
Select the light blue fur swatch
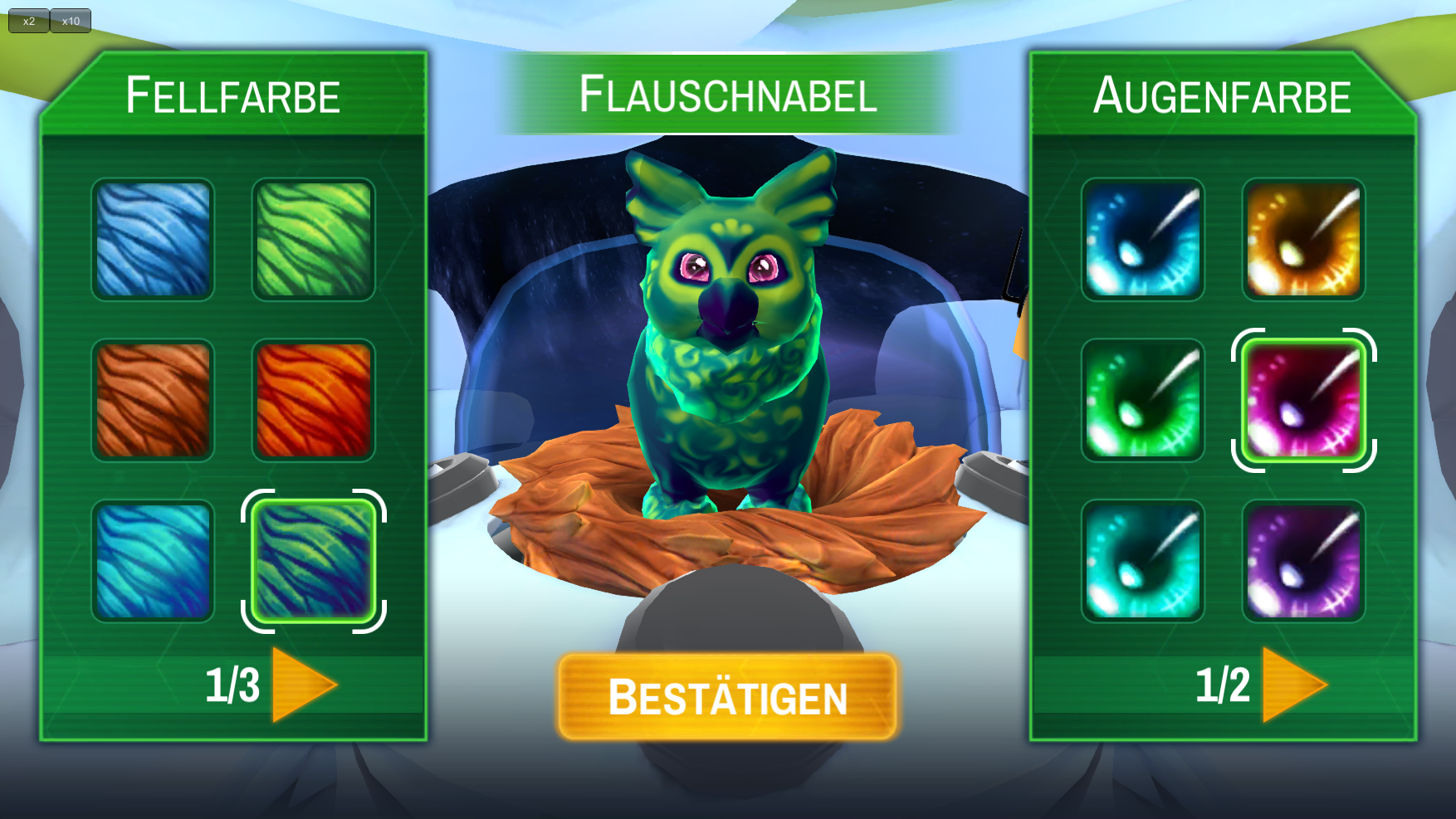click(x=153, y=240)
